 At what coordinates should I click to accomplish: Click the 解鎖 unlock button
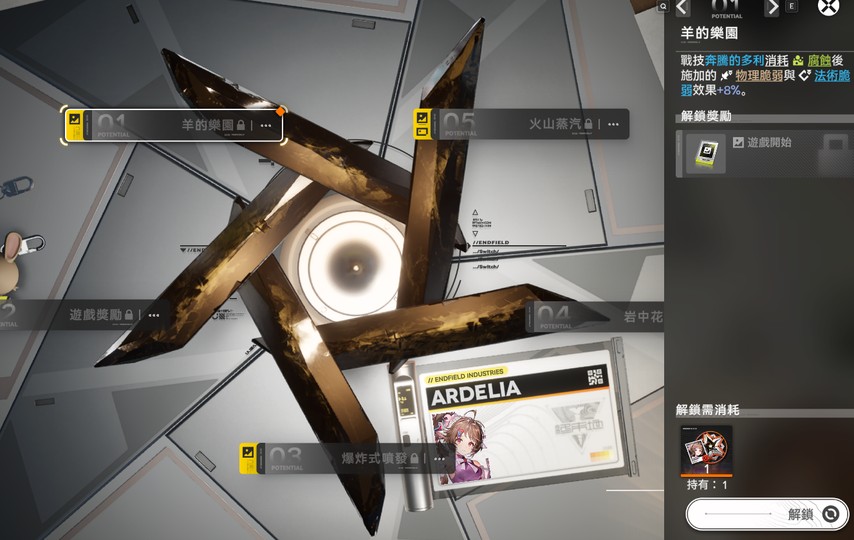[x=767, y=514]
